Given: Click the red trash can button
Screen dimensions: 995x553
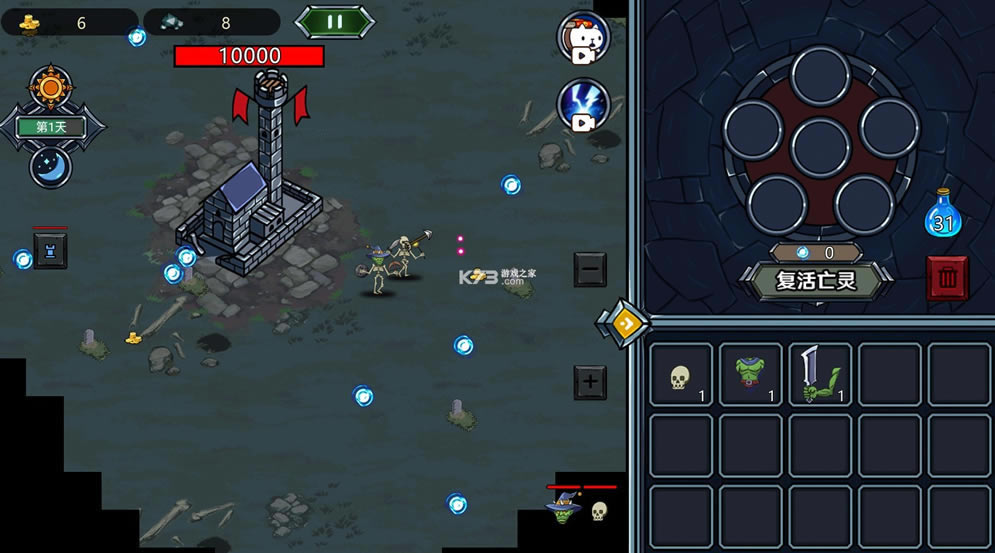Looking at the screenshot, I should pyautogui.click(x=947, y=278).
